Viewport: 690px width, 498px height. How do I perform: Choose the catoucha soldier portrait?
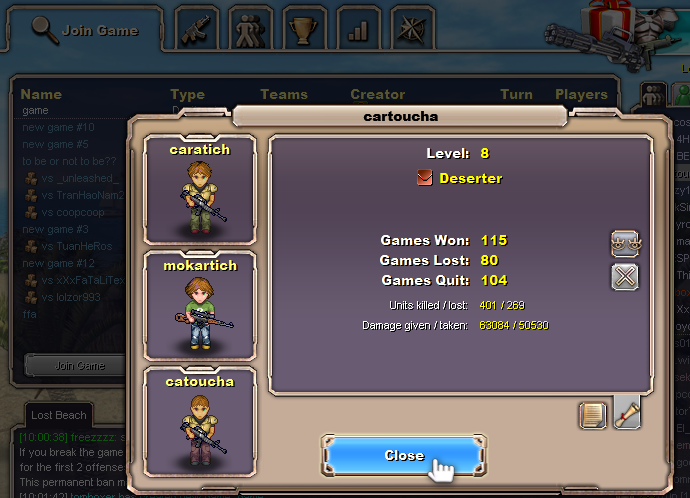tap(200, 421)
